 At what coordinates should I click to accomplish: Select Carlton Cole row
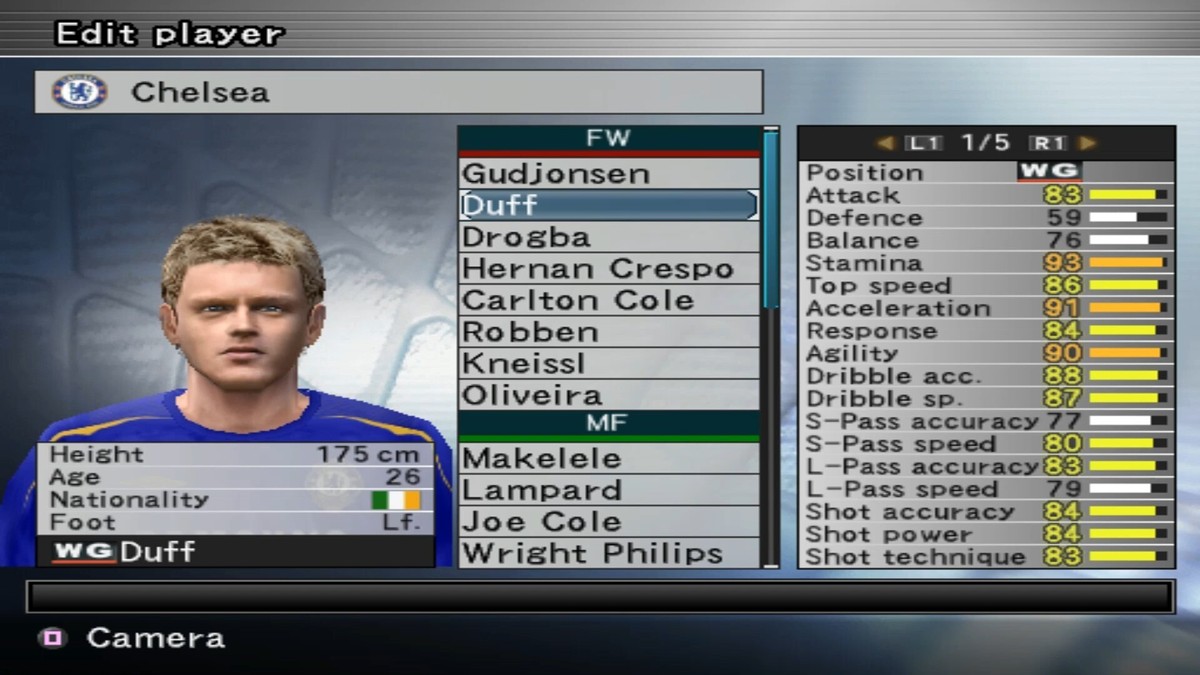tap(608, 300)
